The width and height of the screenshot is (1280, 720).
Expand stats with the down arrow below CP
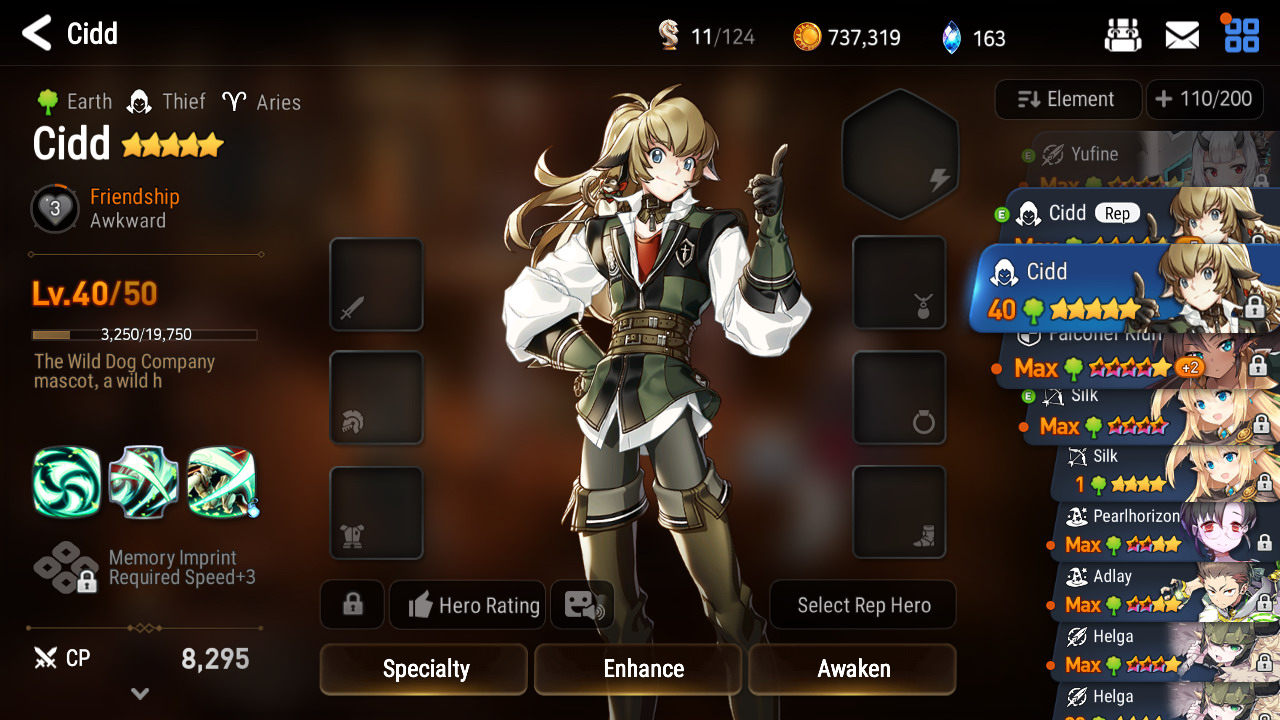coord(140,694)
